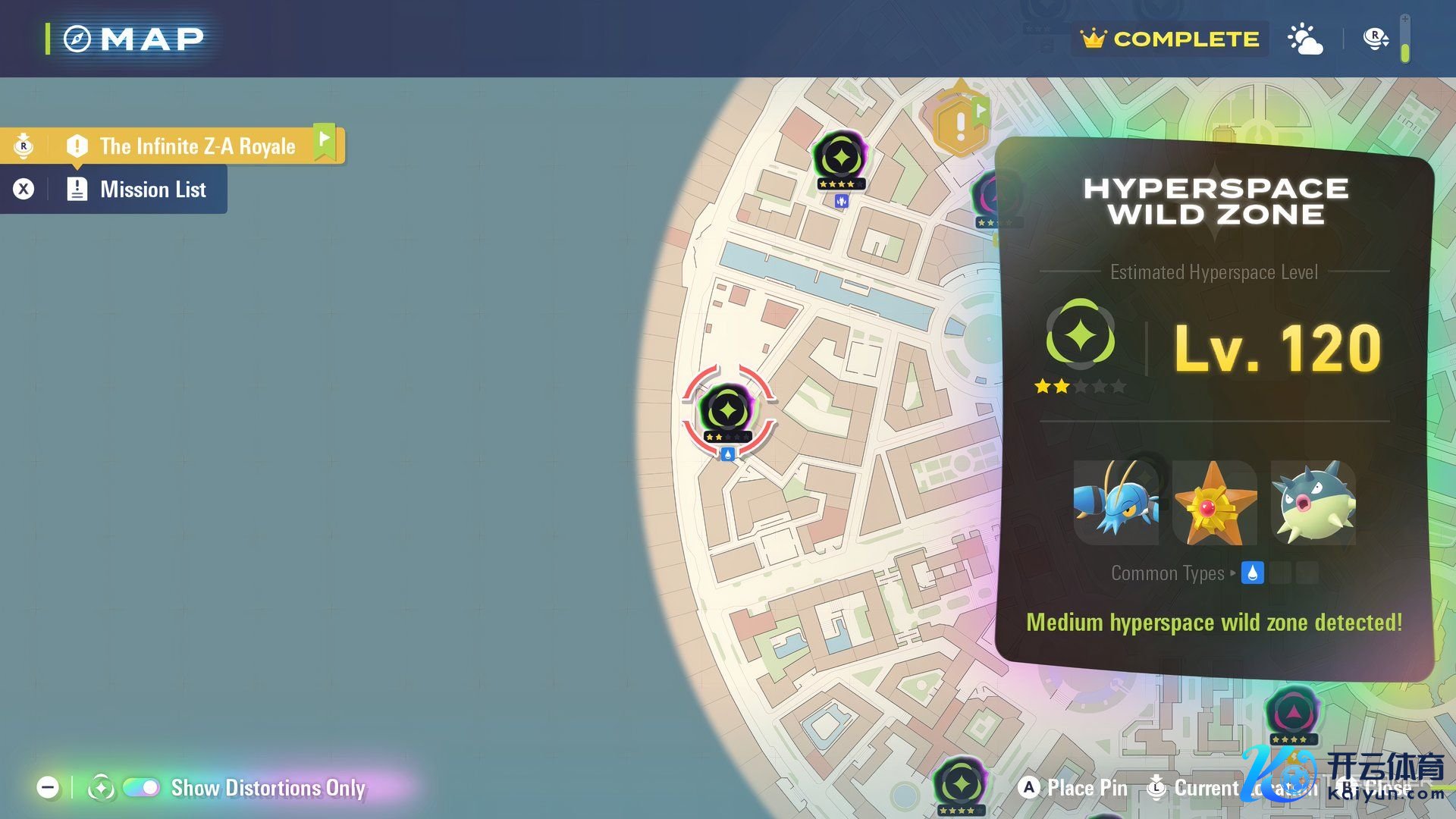This screenshot has width=1456, height=819.
Task: Click the zoom-out minus icon
Action: point(48,788)
